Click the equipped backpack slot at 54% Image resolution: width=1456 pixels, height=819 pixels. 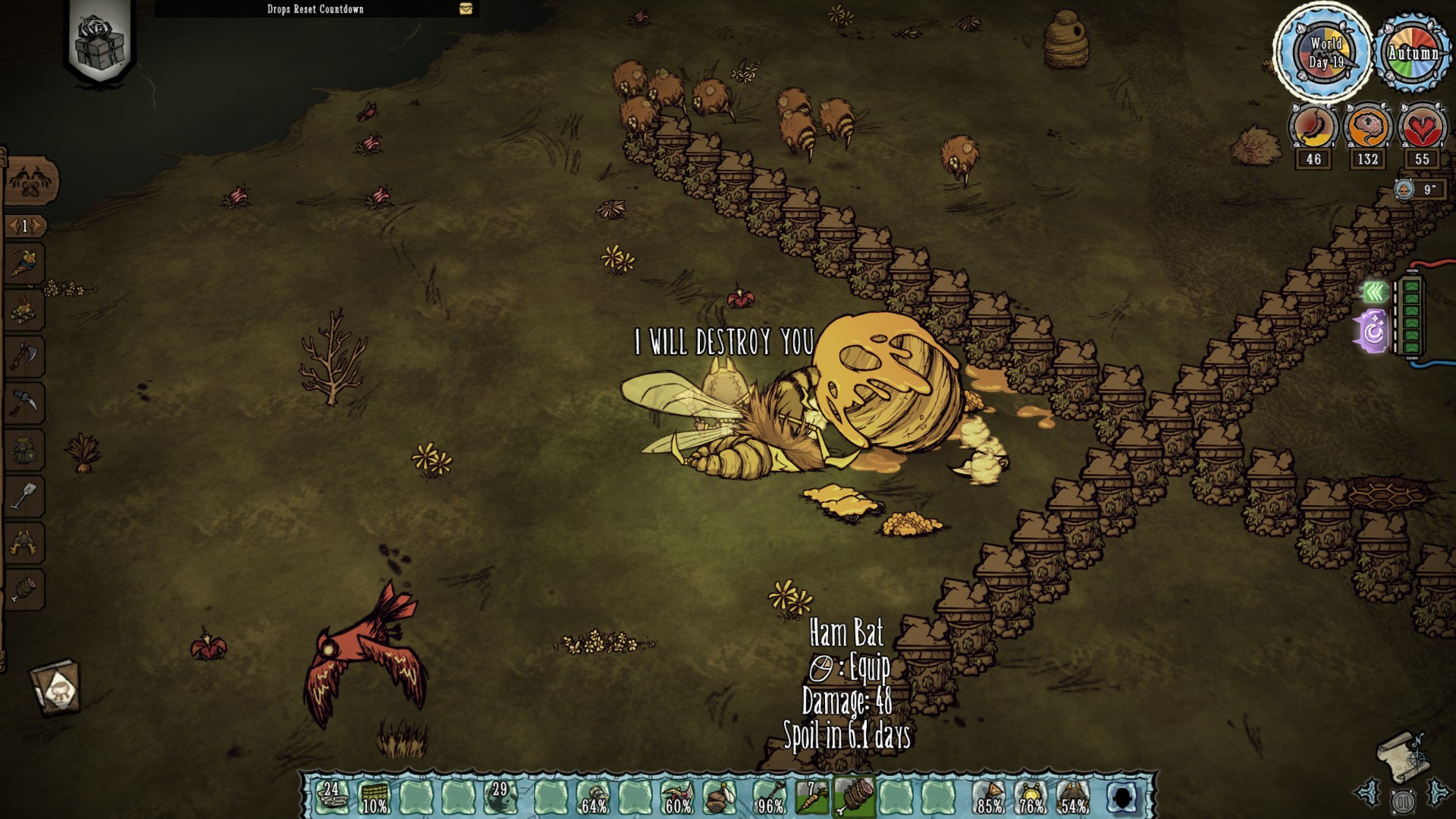tap(1072, 797)
